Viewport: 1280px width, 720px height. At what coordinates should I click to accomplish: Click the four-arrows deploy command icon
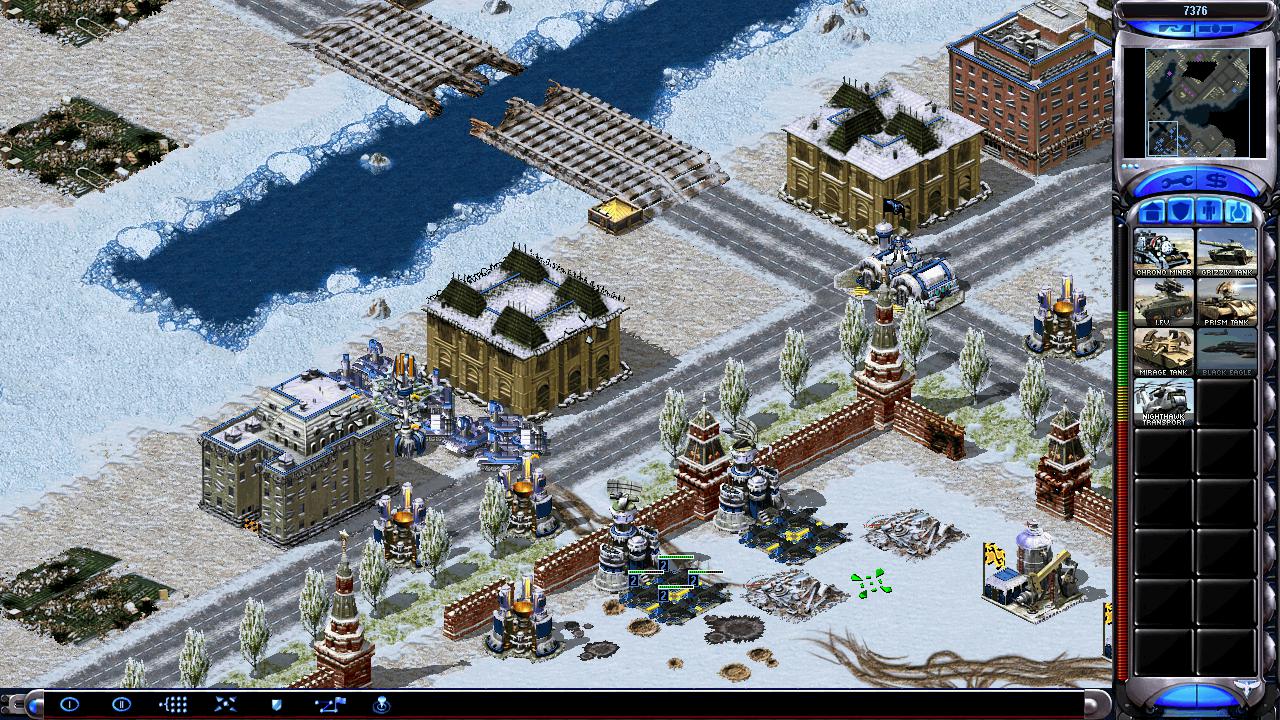point(225,704)
